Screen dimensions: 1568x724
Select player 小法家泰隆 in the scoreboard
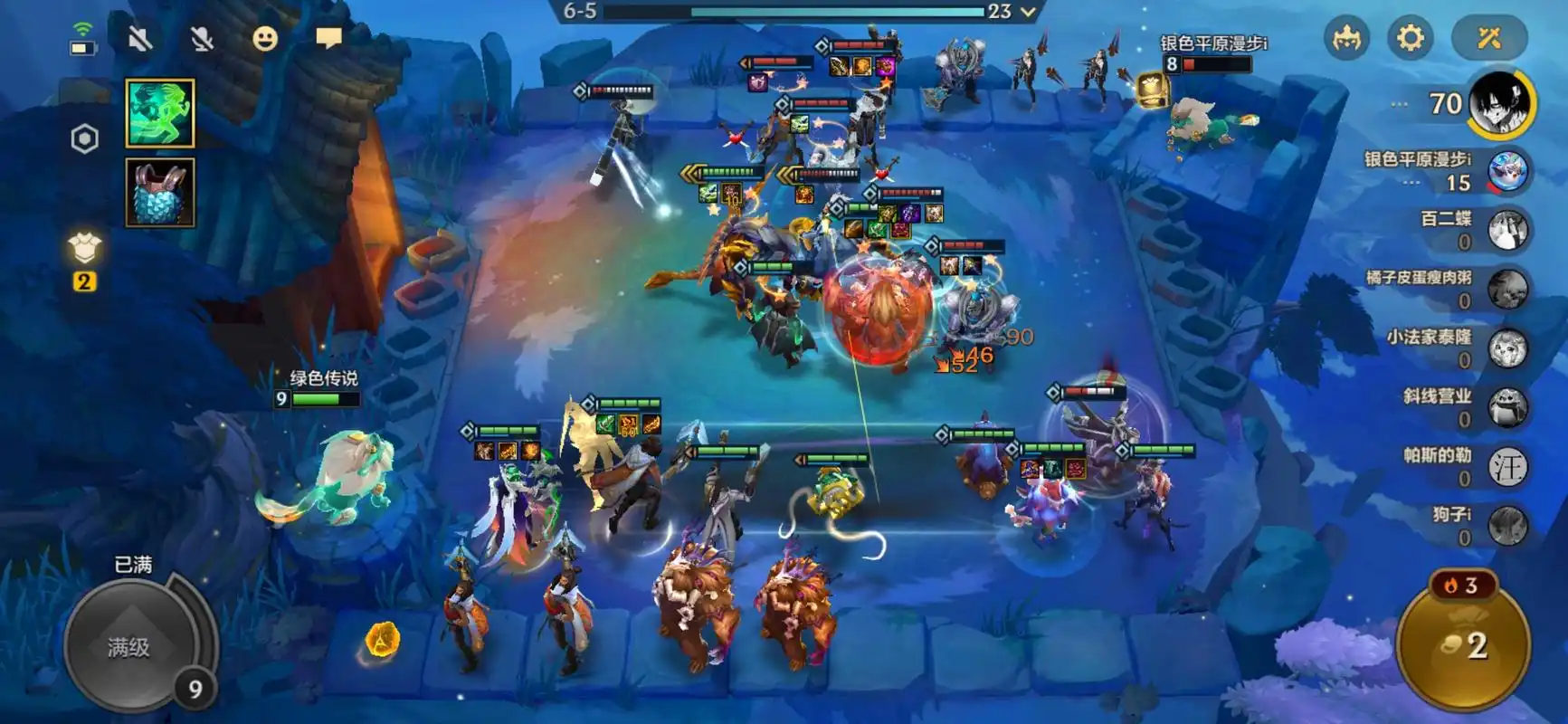click(x=1507, y=348)
